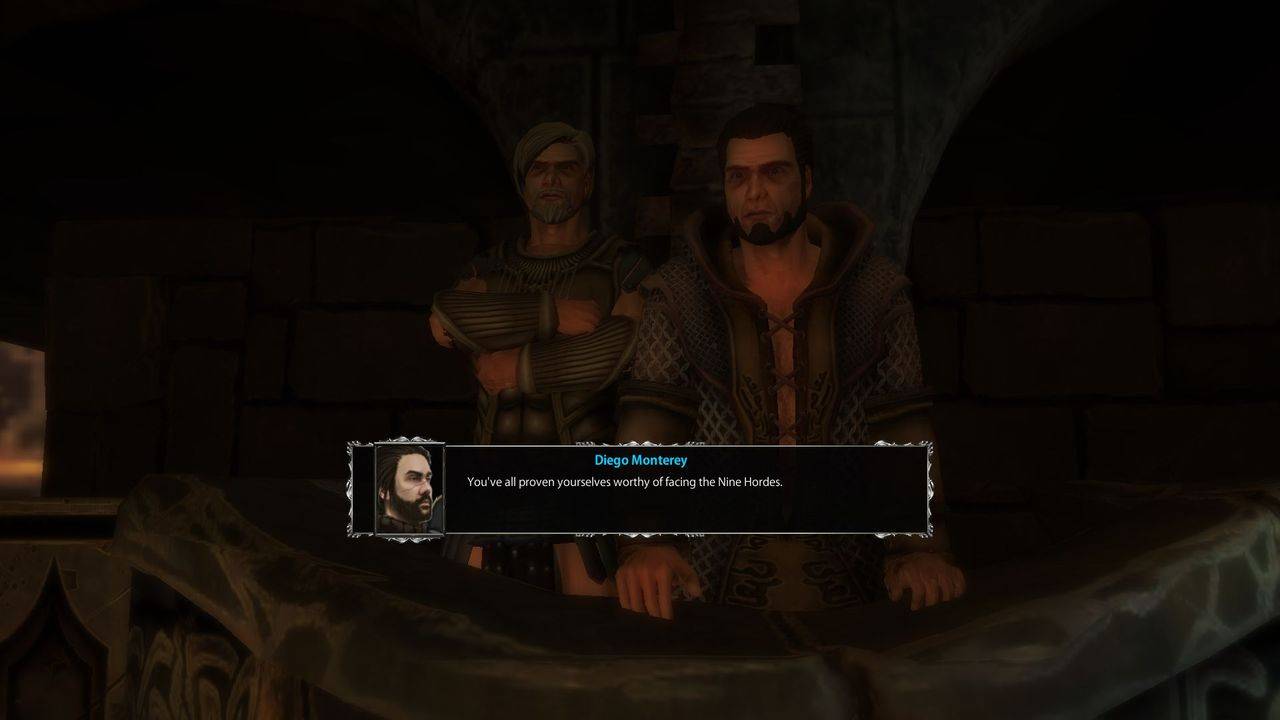Click Diego Monterey's dialogue box to continue
This screenshot has height=720, width=1280.
[x=685, y=490]
